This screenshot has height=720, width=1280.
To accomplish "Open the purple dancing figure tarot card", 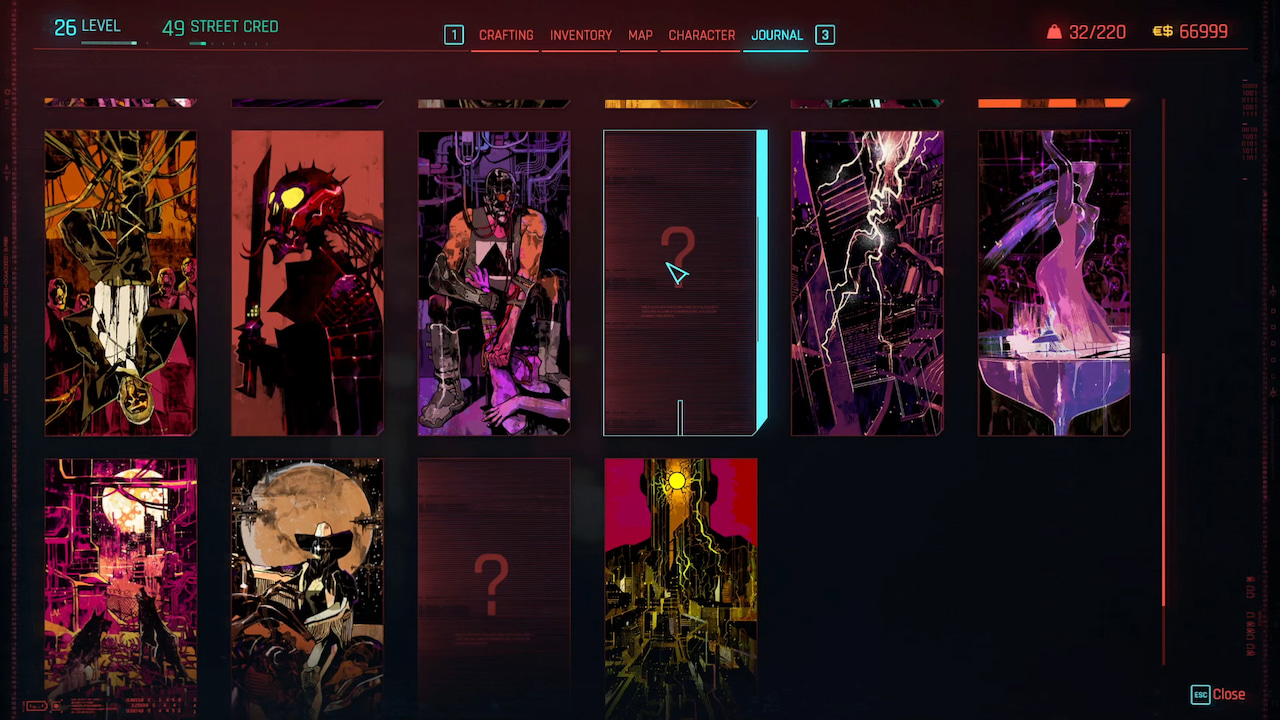I will (x=1054, y=282).
